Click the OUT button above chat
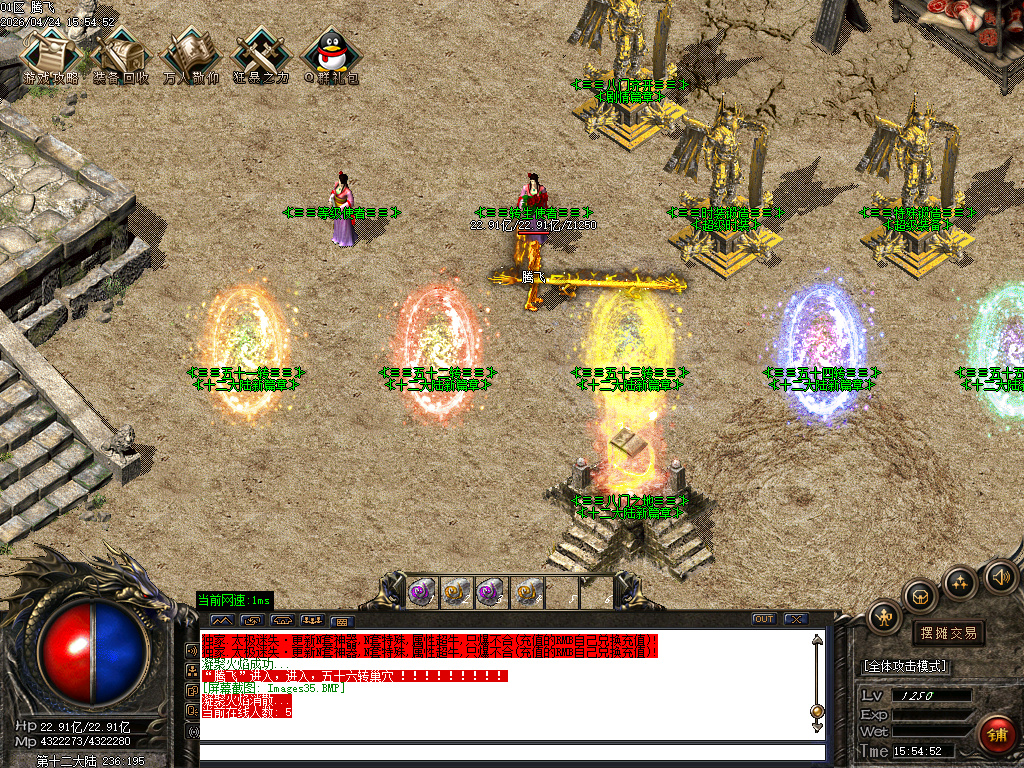 click(x=764, y=619)
